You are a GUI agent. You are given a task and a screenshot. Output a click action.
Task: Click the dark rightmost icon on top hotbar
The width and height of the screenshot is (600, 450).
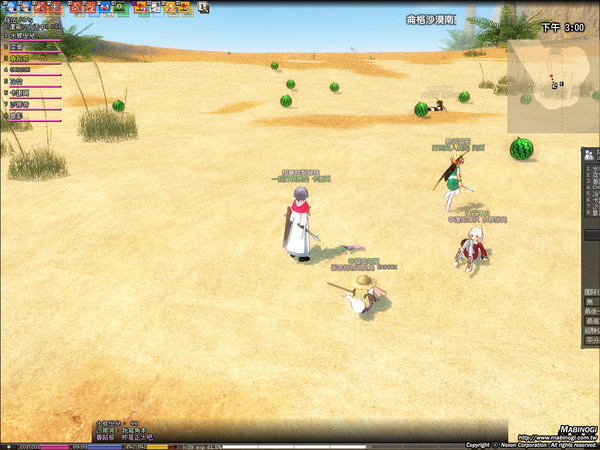[203, 7]
